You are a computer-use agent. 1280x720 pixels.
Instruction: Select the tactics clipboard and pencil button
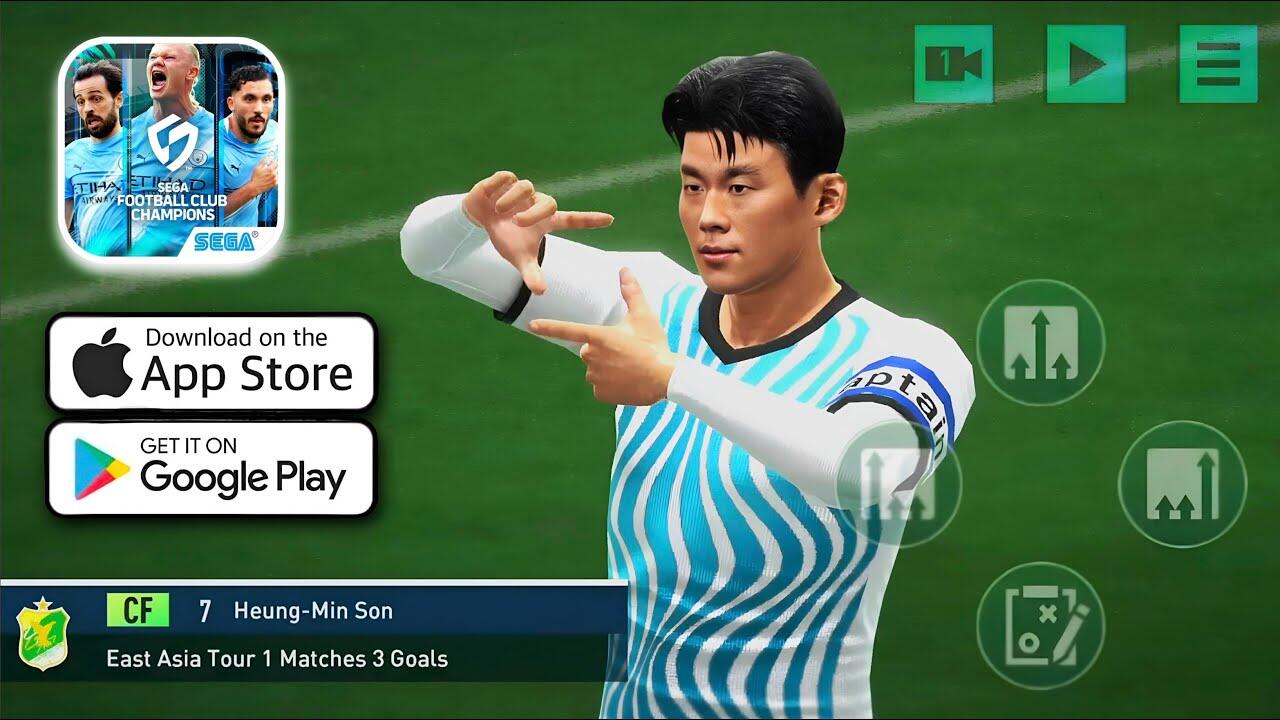[x=1040, y=626]
